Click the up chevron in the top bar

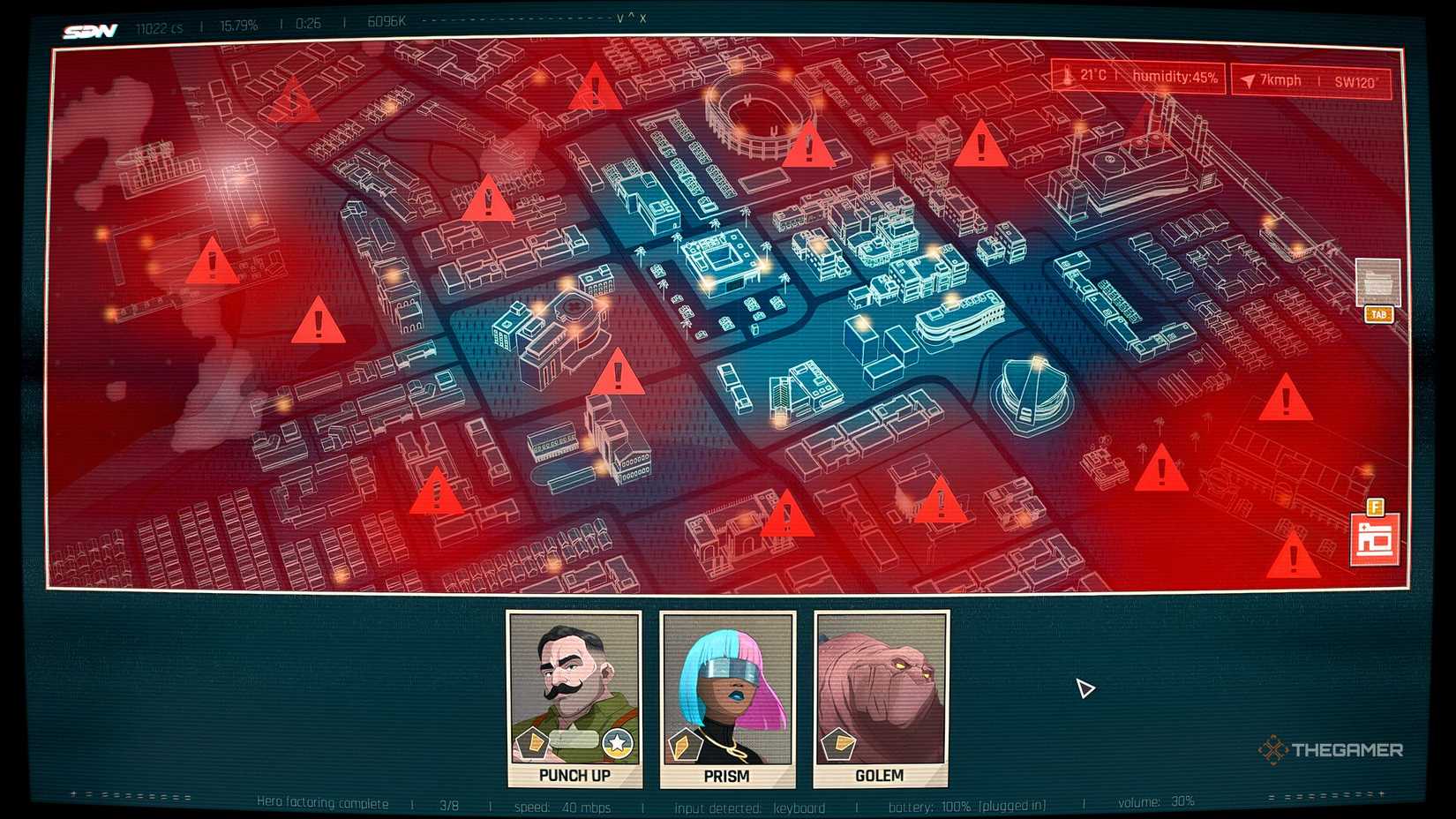631,18
